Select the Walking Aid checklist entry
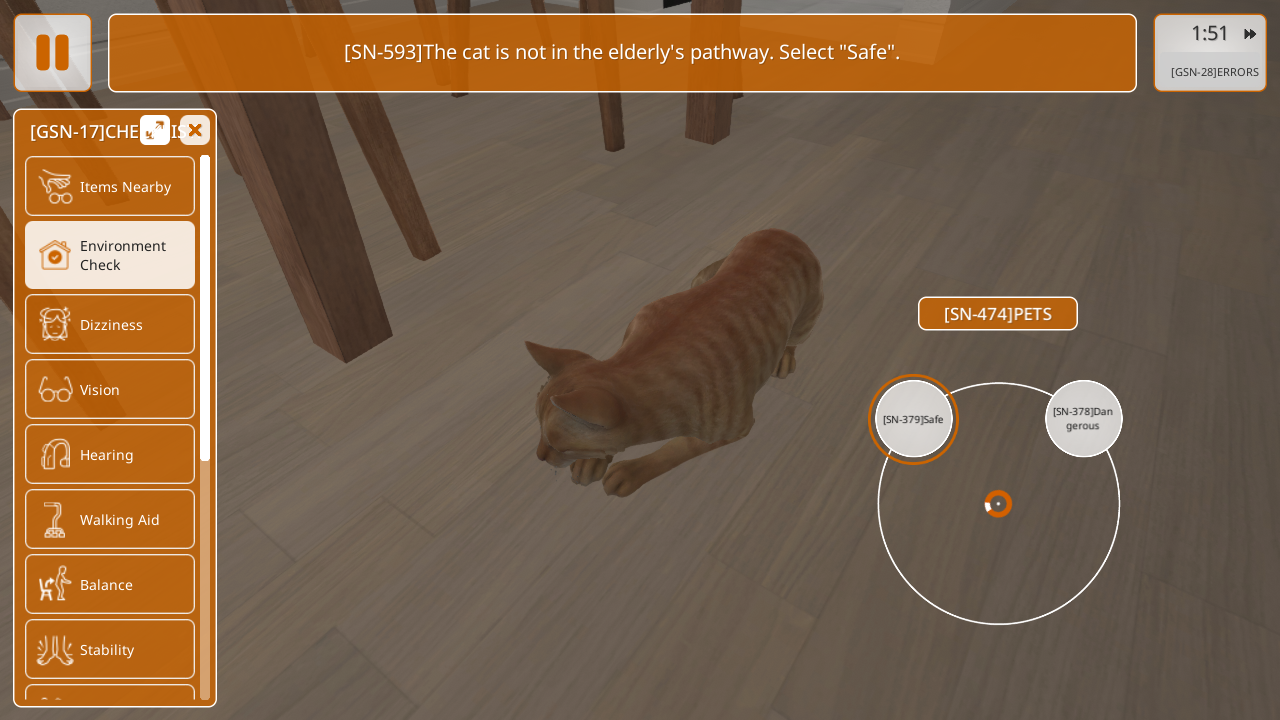This screenshot has width=1280, height=720. [110, 519]
